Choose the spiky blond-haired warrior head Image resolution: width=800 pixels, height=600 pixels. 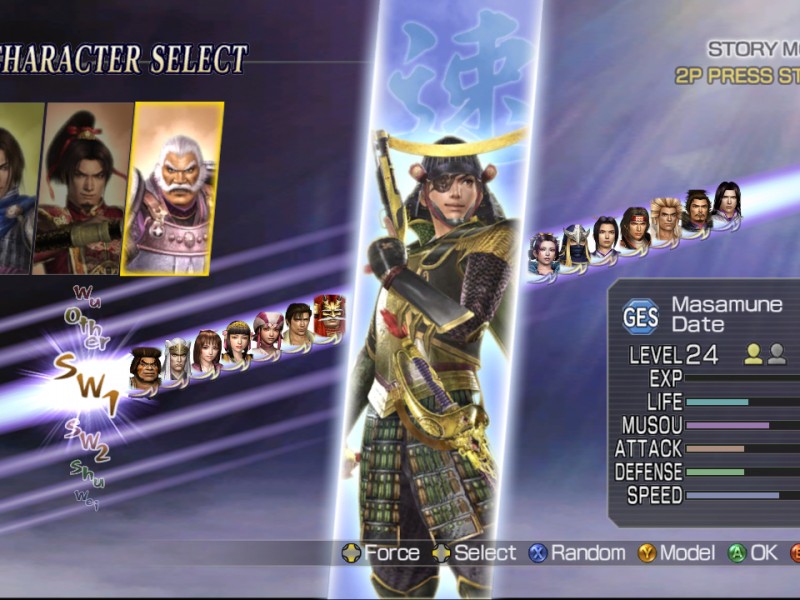[x=666, y=216]
